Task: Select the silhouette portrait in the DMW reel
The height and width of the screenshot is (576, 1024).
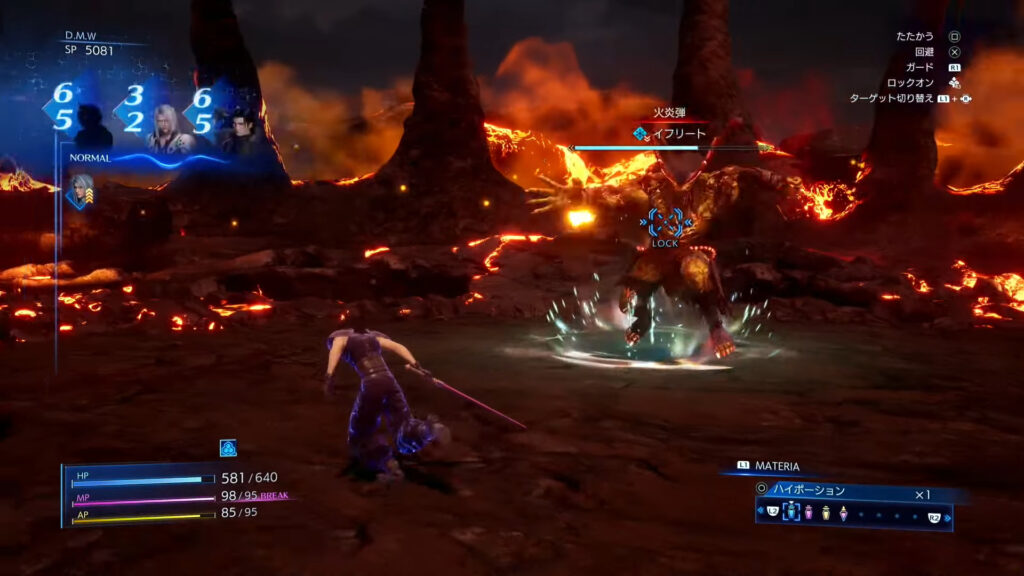Action: pos(94,127)
